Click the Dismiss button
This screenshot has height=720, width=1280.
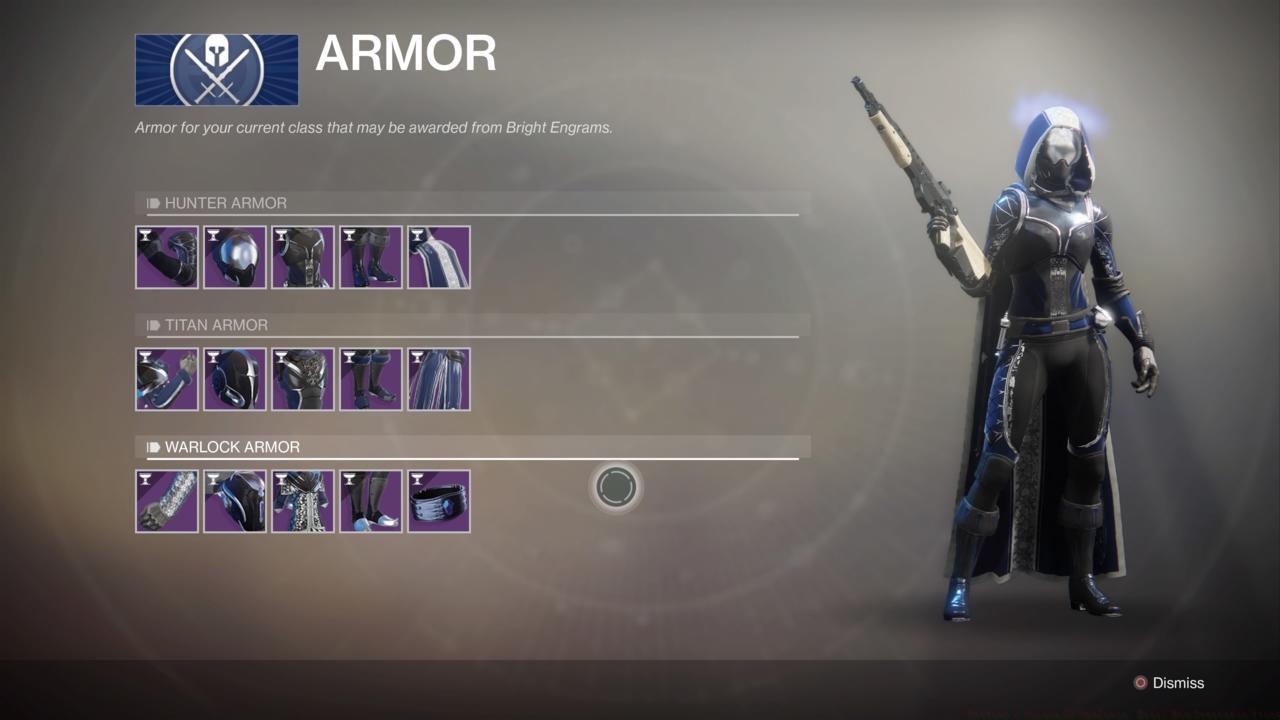click(1178, 683)
